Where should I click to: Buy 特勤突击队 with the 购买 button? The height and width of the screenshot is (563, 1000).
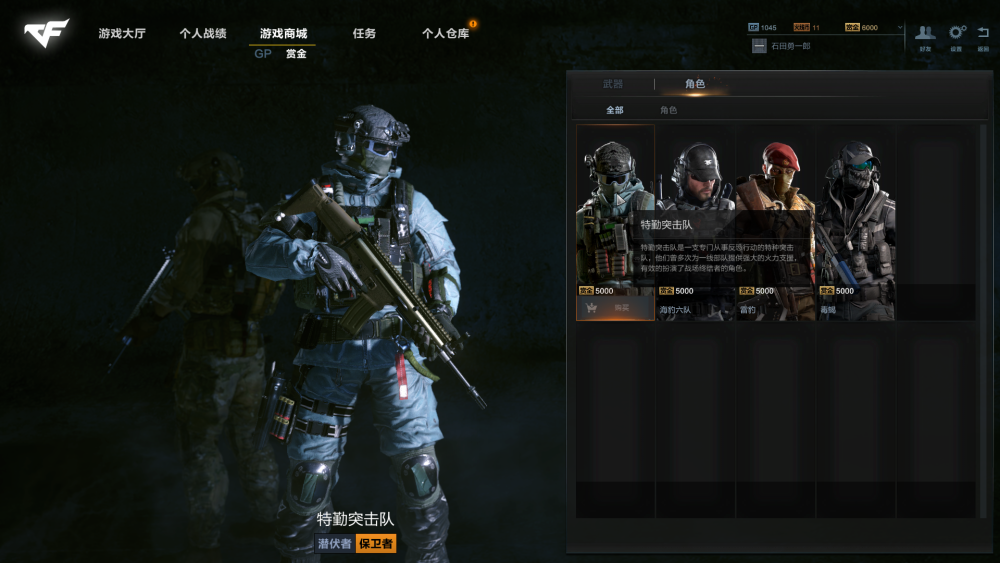[x=615, y=308]
